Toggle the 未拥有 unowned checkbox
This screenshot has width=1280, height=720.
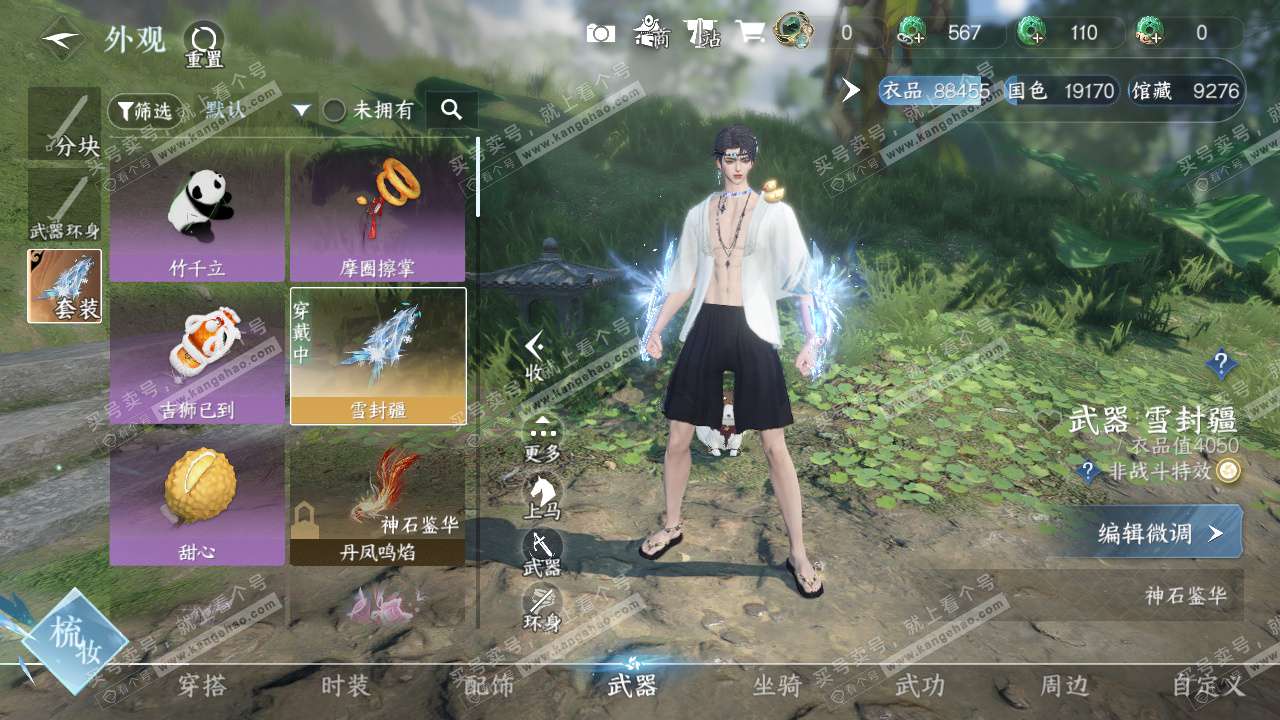tap(335, 110)
